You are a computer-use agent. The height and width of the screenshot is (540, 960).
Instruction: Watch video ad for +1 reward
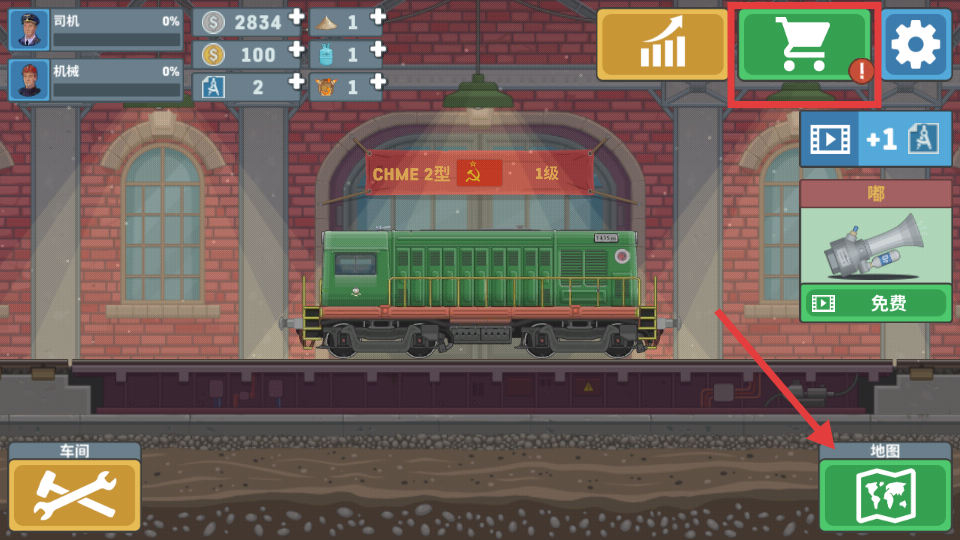pos(875,139)
